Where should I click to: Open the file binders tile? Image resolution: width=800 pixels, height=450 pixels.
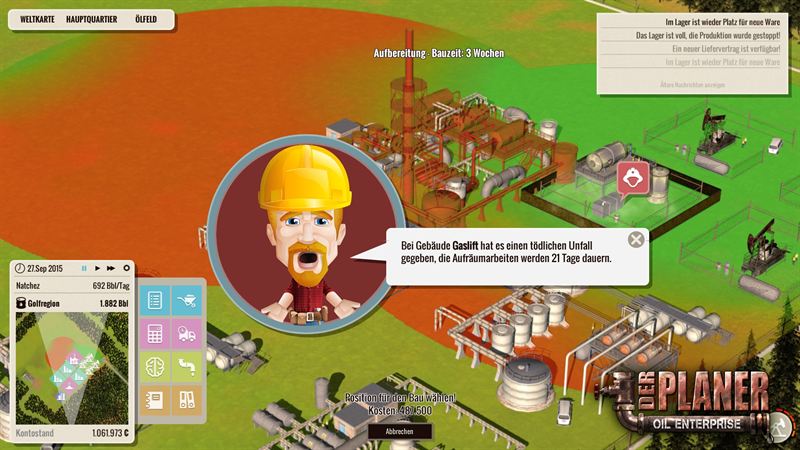tap(187, 401)
